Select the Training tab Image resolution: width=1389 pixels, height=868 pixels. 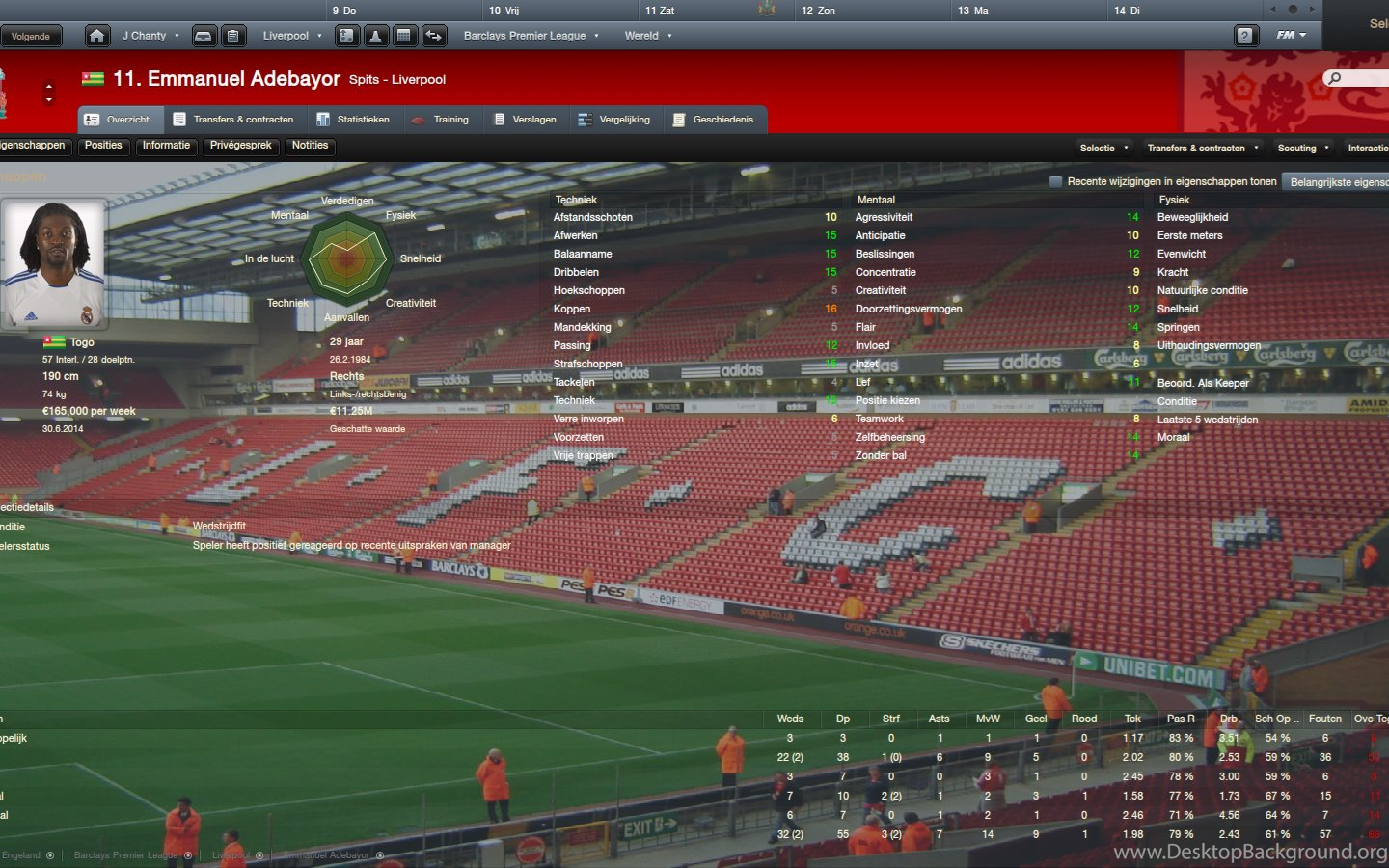tap(441, 120)
